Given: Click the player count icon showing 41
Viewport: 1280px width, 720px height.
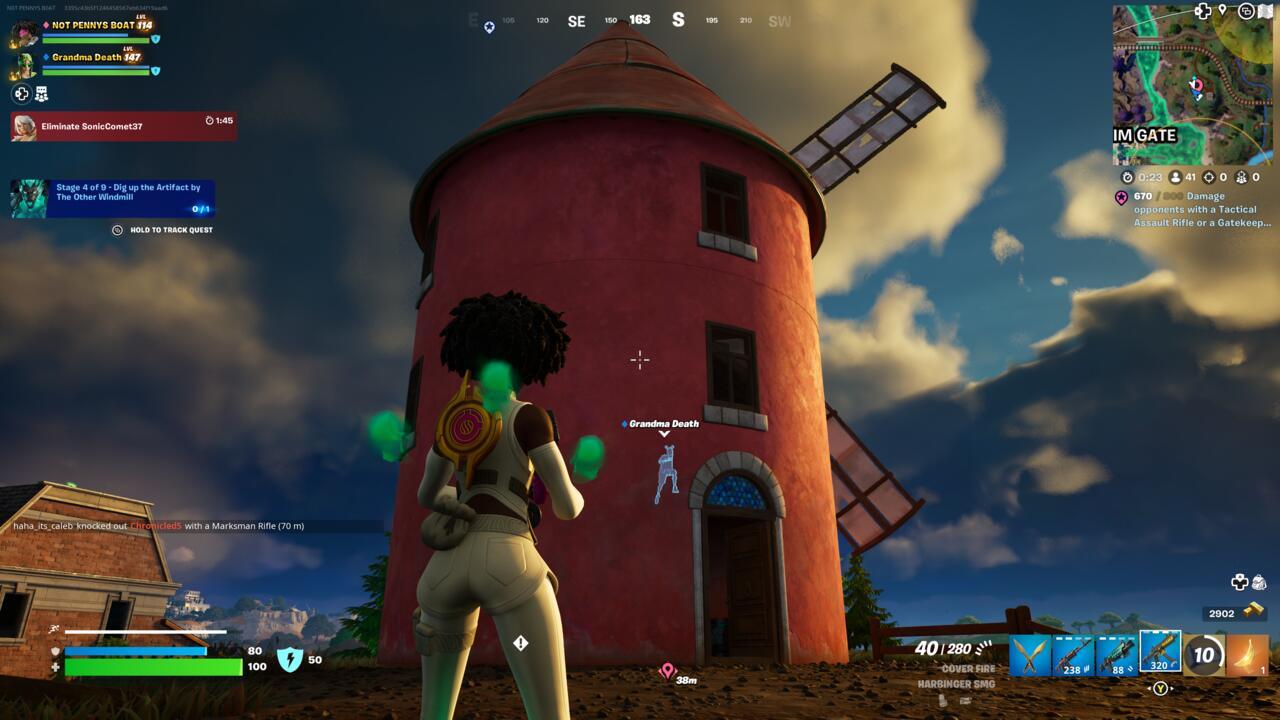Looking at the screenshot, I should pyautogui.click(x=1176, y=176).
